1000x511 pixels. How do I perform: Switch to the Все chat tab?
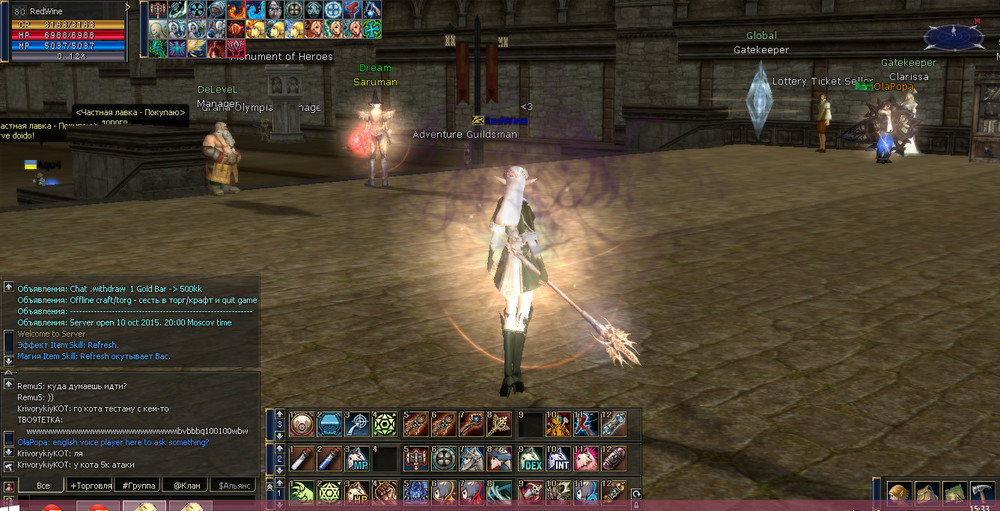[x=43, y=485]
